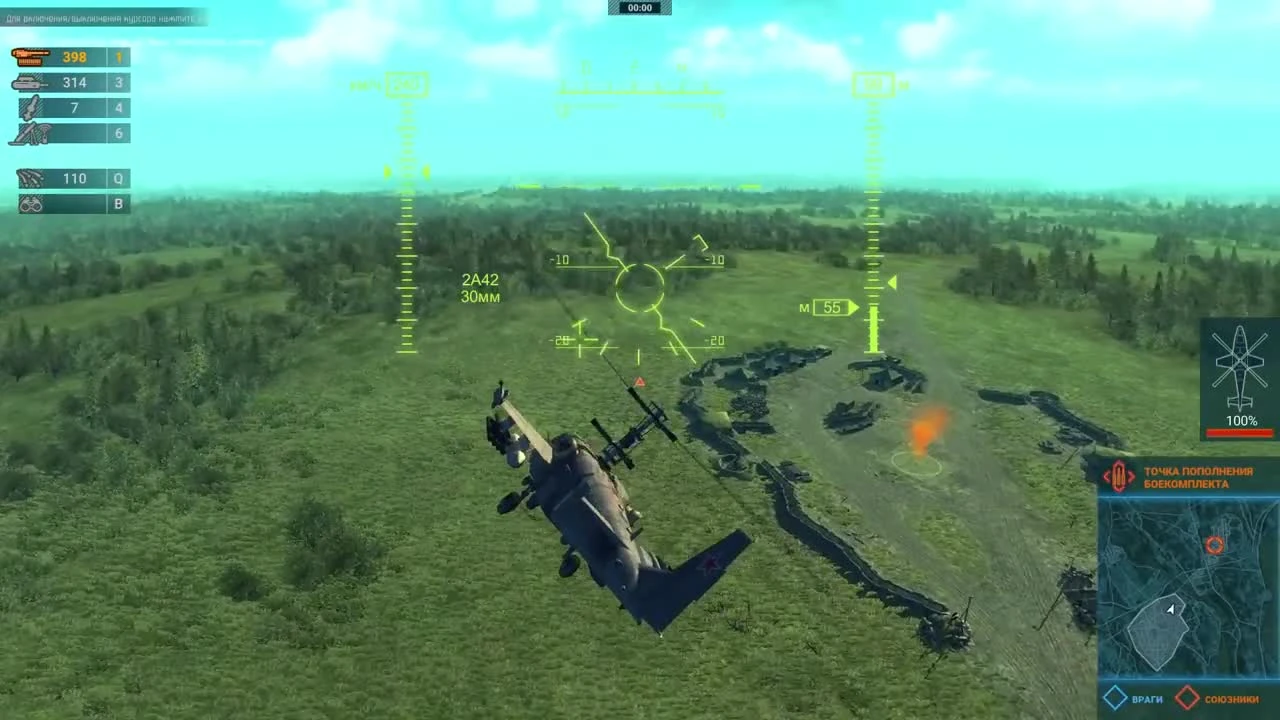
Task: Click the red ammo resupply objective emblem
Action: [x=1118, y=477]
